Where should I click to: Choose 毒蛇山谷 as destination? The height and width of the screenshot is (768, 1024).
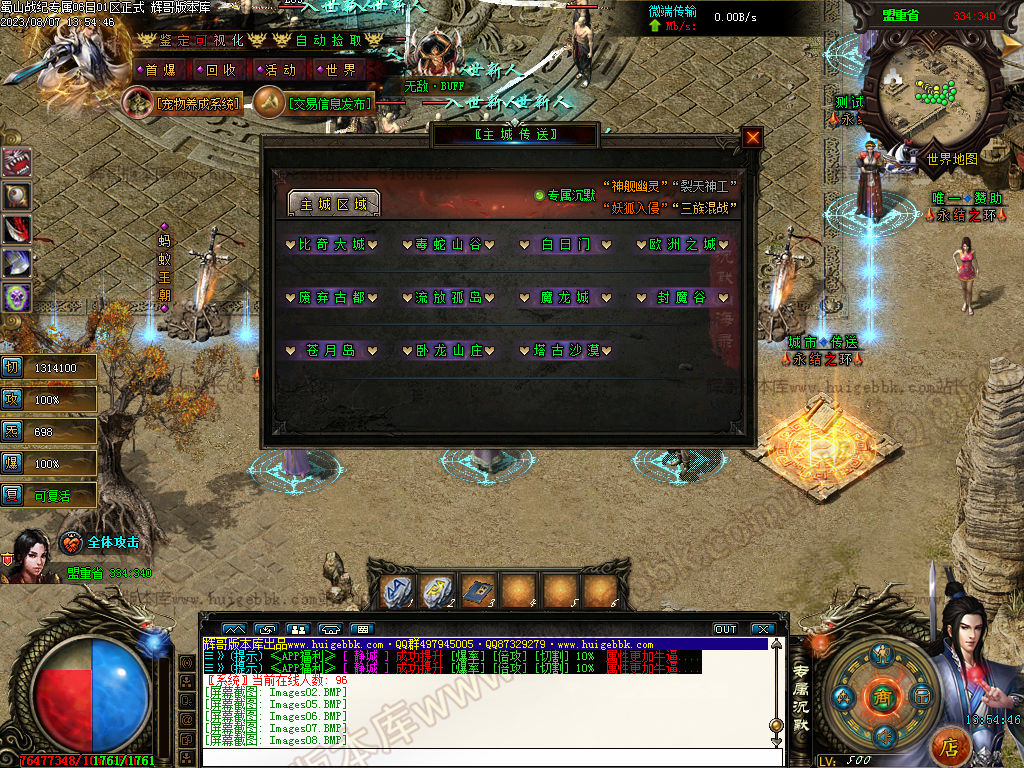450,244
